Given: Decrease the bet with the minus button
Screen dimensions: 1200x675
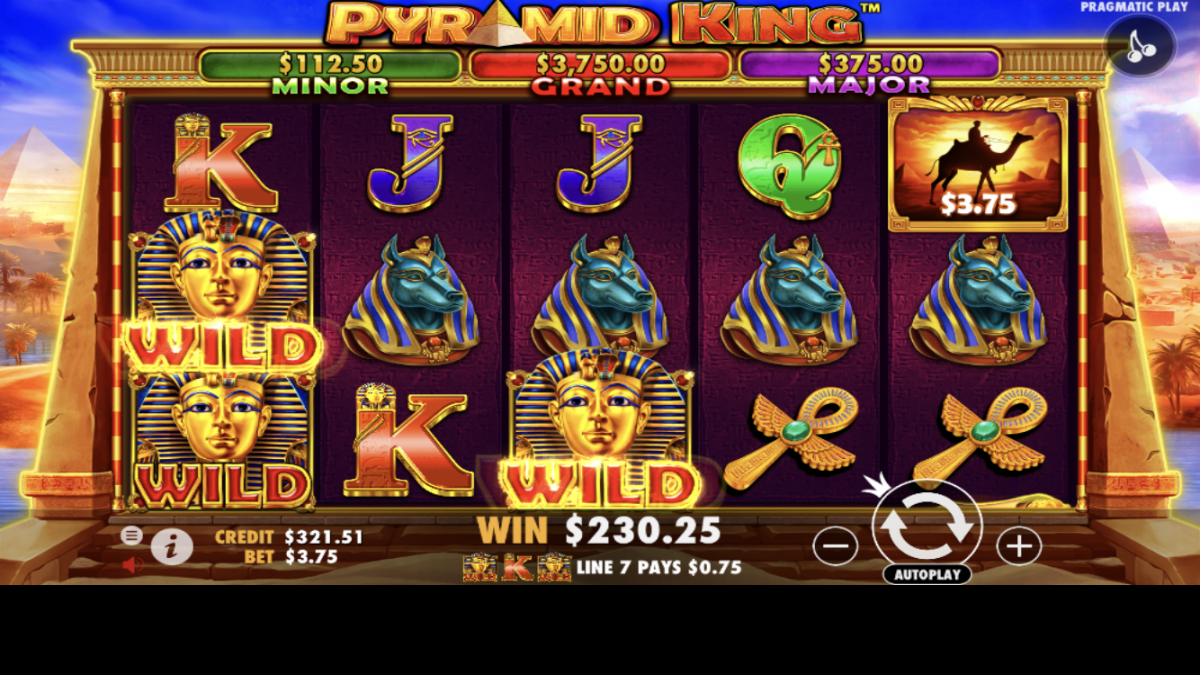Looking at the screenshot, I should click(x=835, y=546).
